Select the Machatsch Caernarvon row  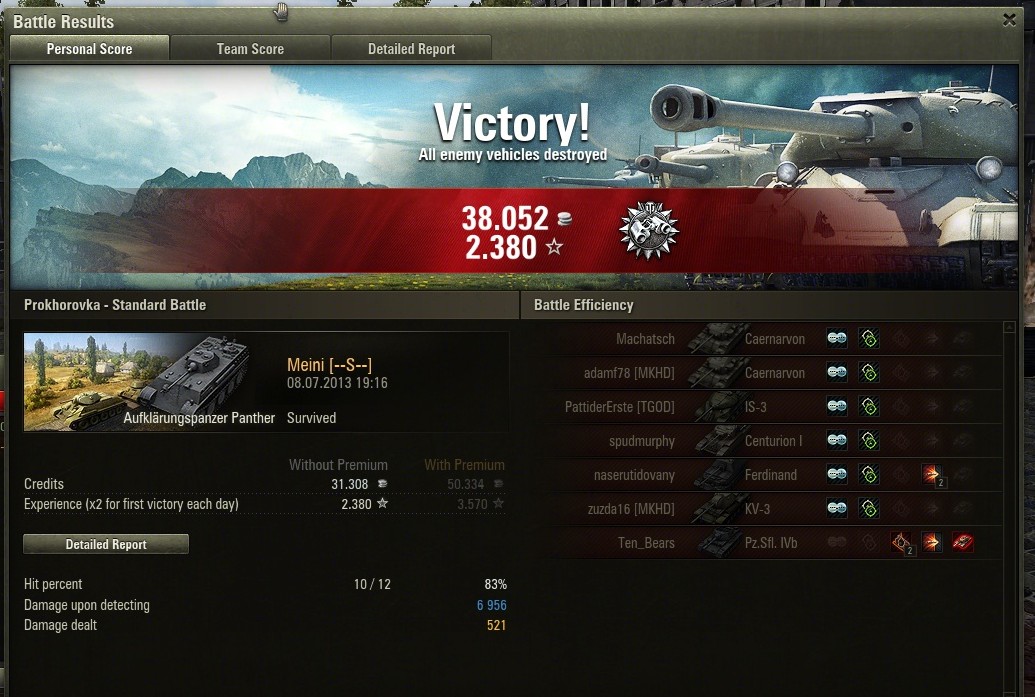(x=680, y=339)
